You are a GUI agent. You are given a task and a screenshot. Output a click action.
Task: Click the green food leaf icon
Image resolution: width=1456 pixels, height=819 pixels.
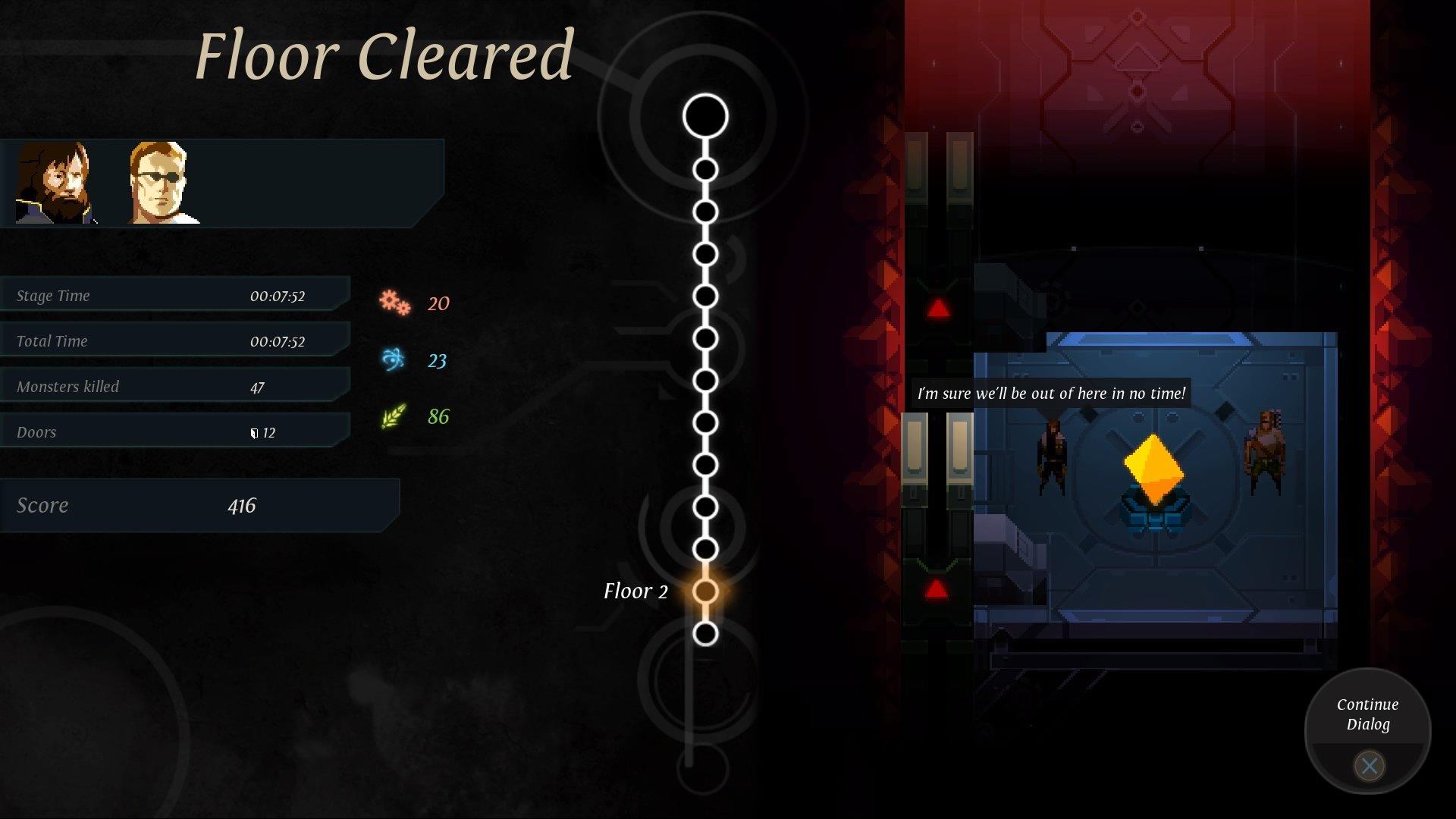coord(396,416)
